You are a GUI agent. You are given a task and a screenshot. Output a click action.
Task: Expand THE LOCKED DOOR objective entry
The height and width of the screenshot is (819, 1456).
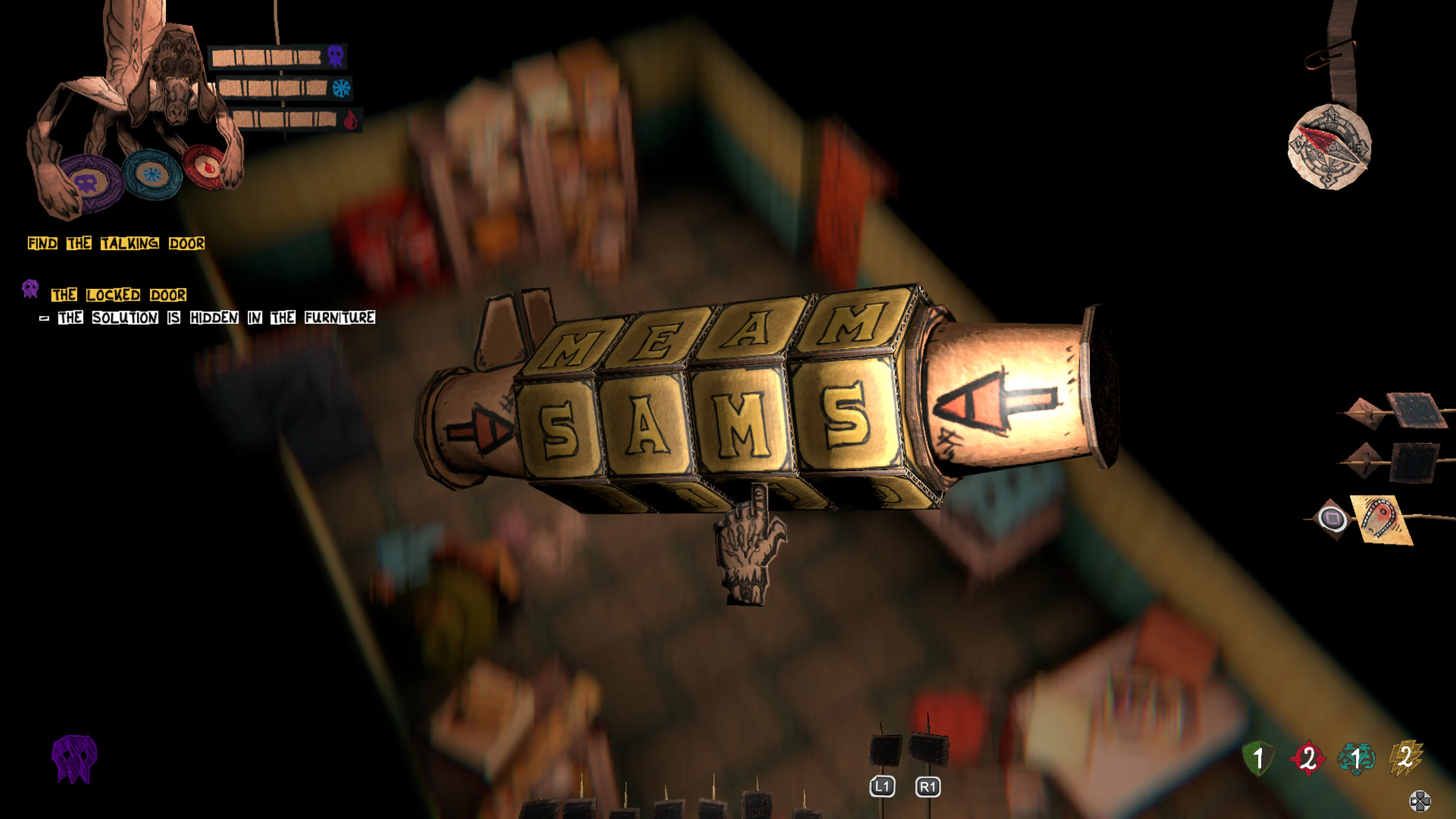coord(119,295)
